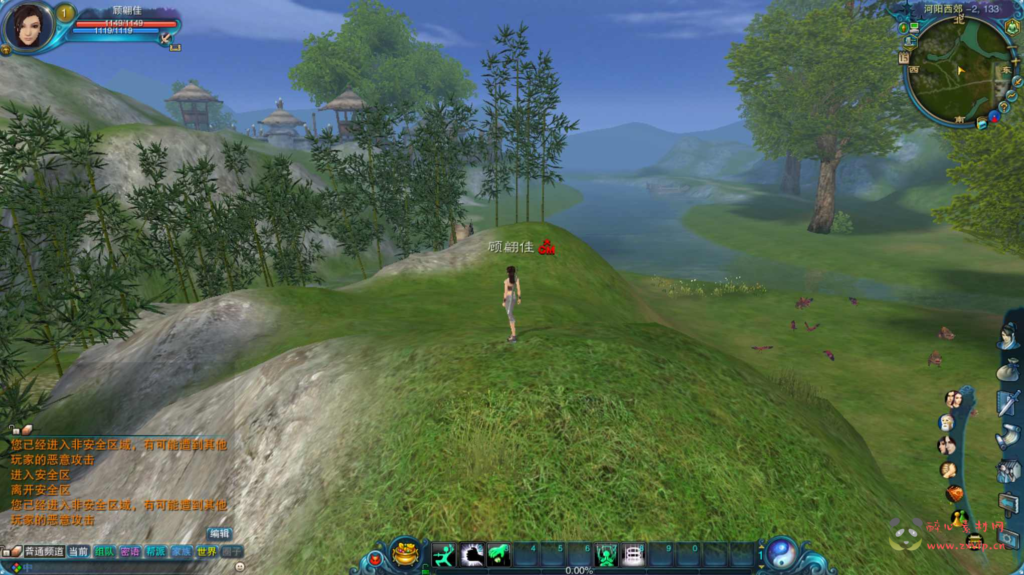Click the 编辑 button above chat

pos(219,533)
